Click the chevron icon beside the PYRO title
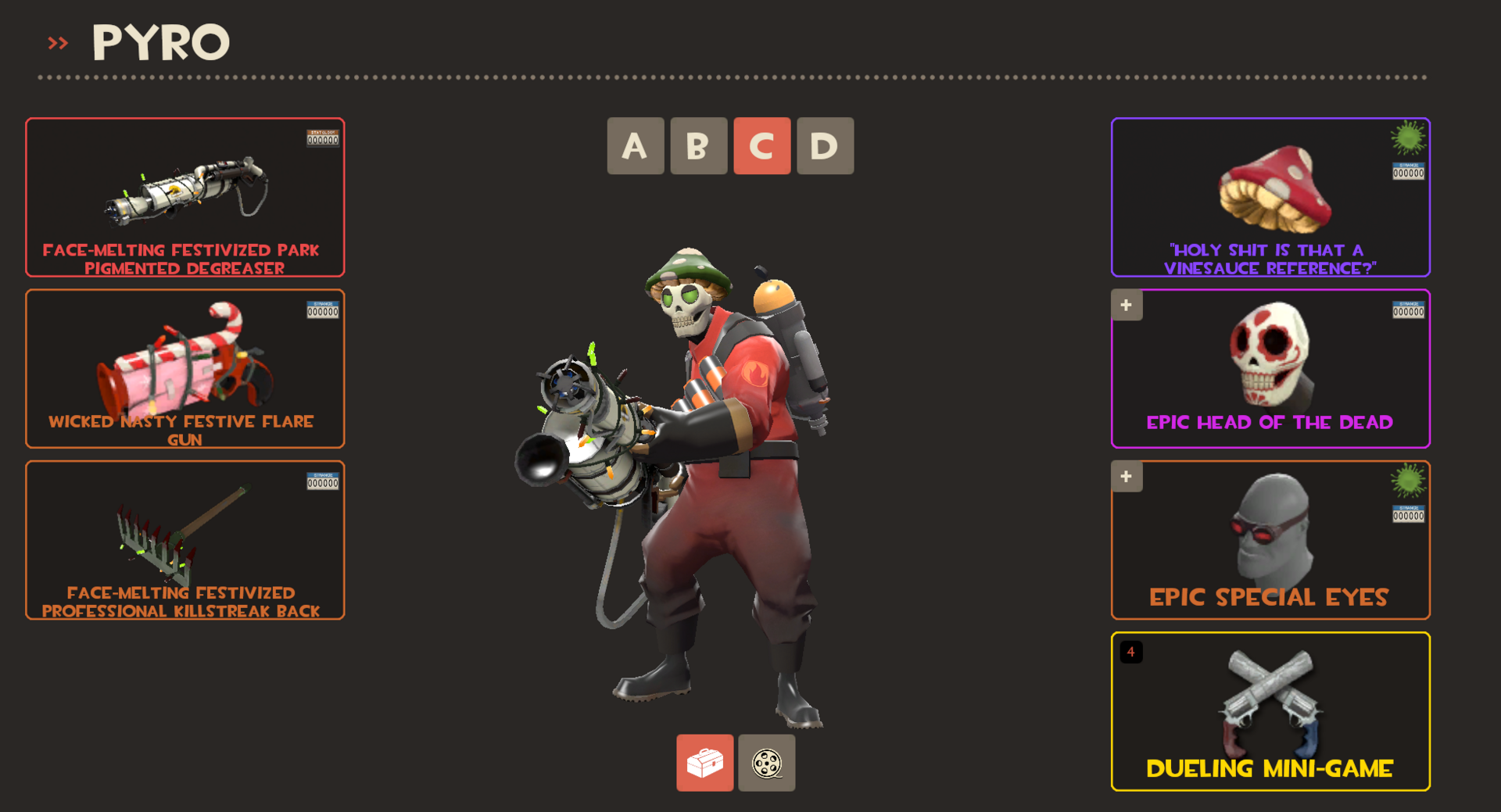The image size is (1501, 812). click(57, 43)
